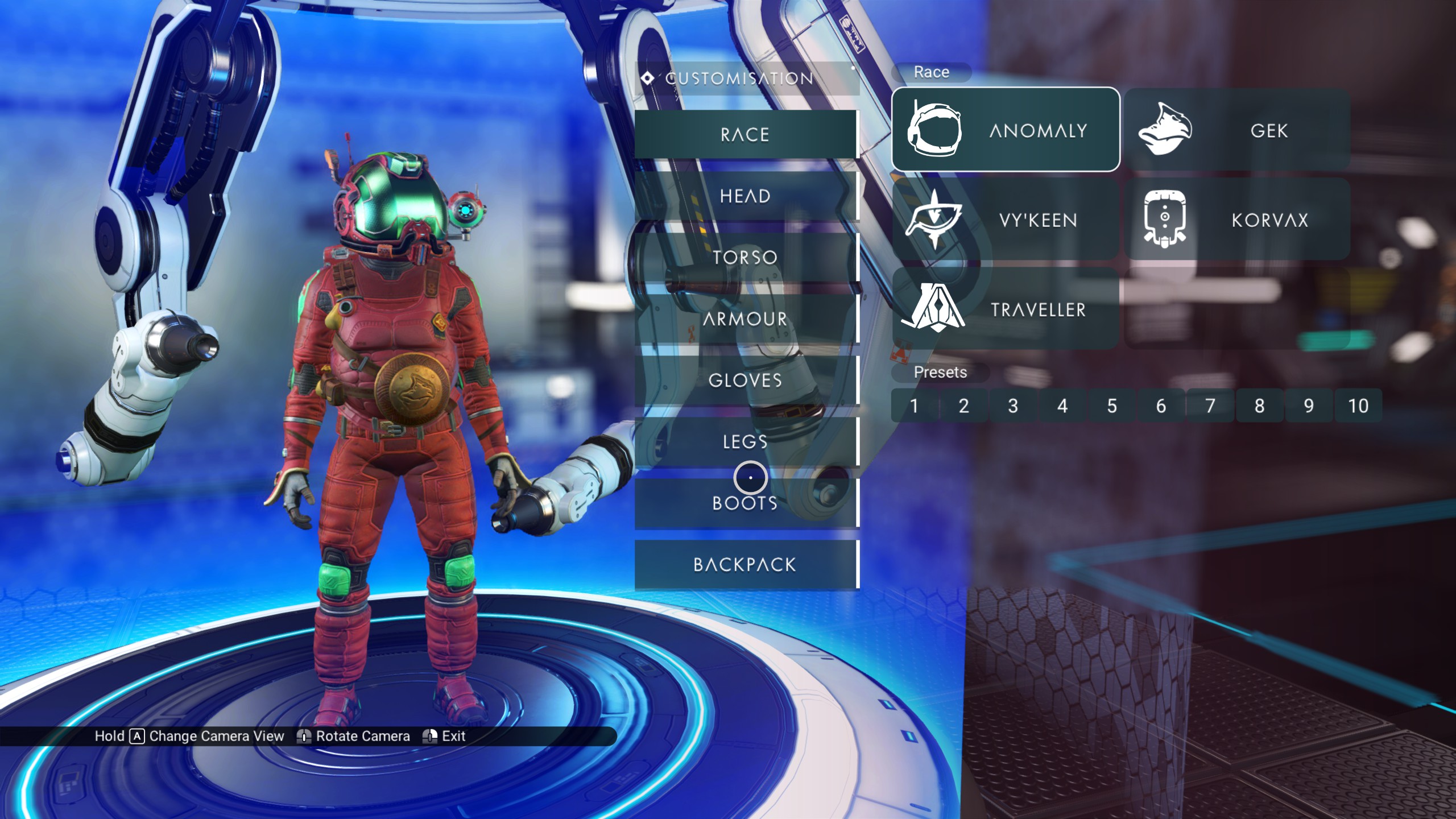
Task: Apply appearance preset 7
Action: click(1210, 406)
